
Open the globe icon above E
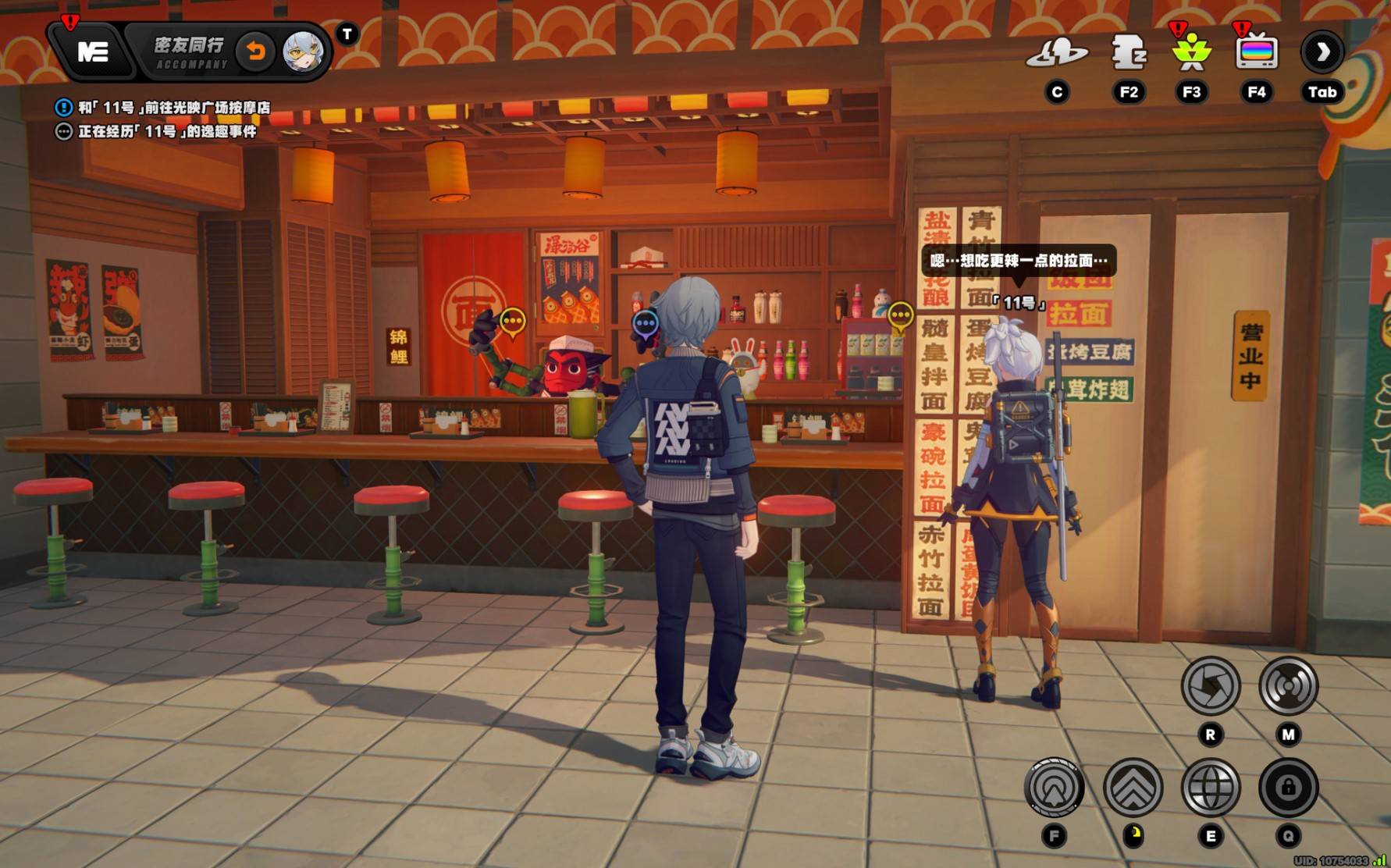(1210, 788)
